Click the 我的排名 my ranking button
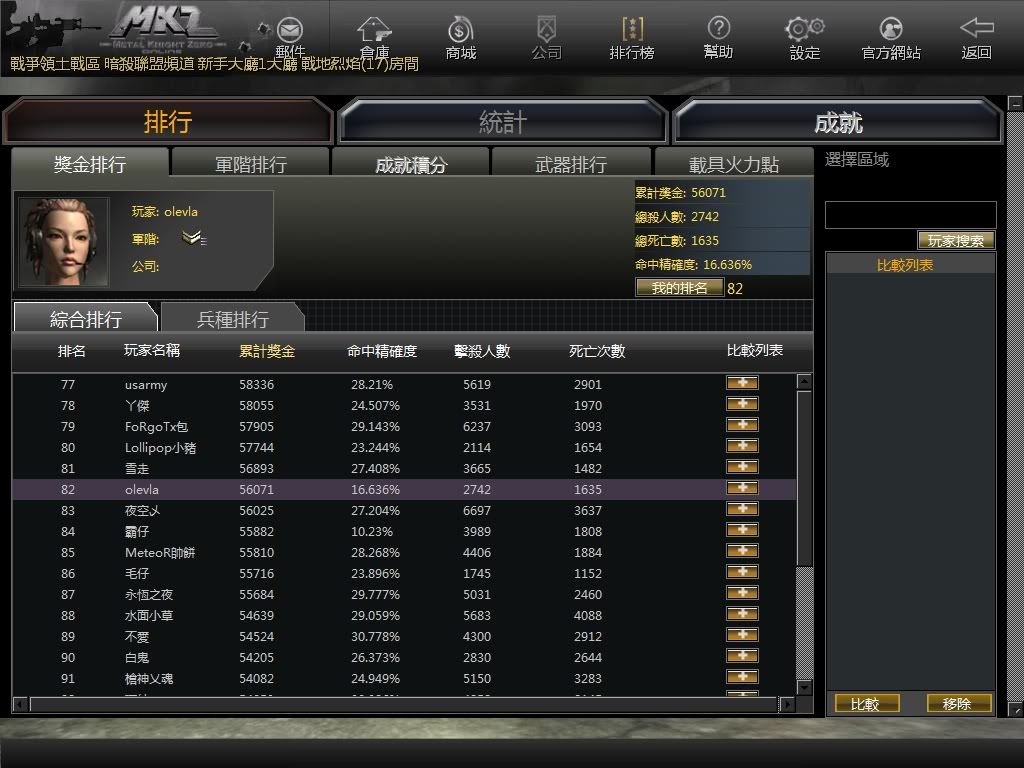This screenshot has width=1024, height=768. (679, 288)
